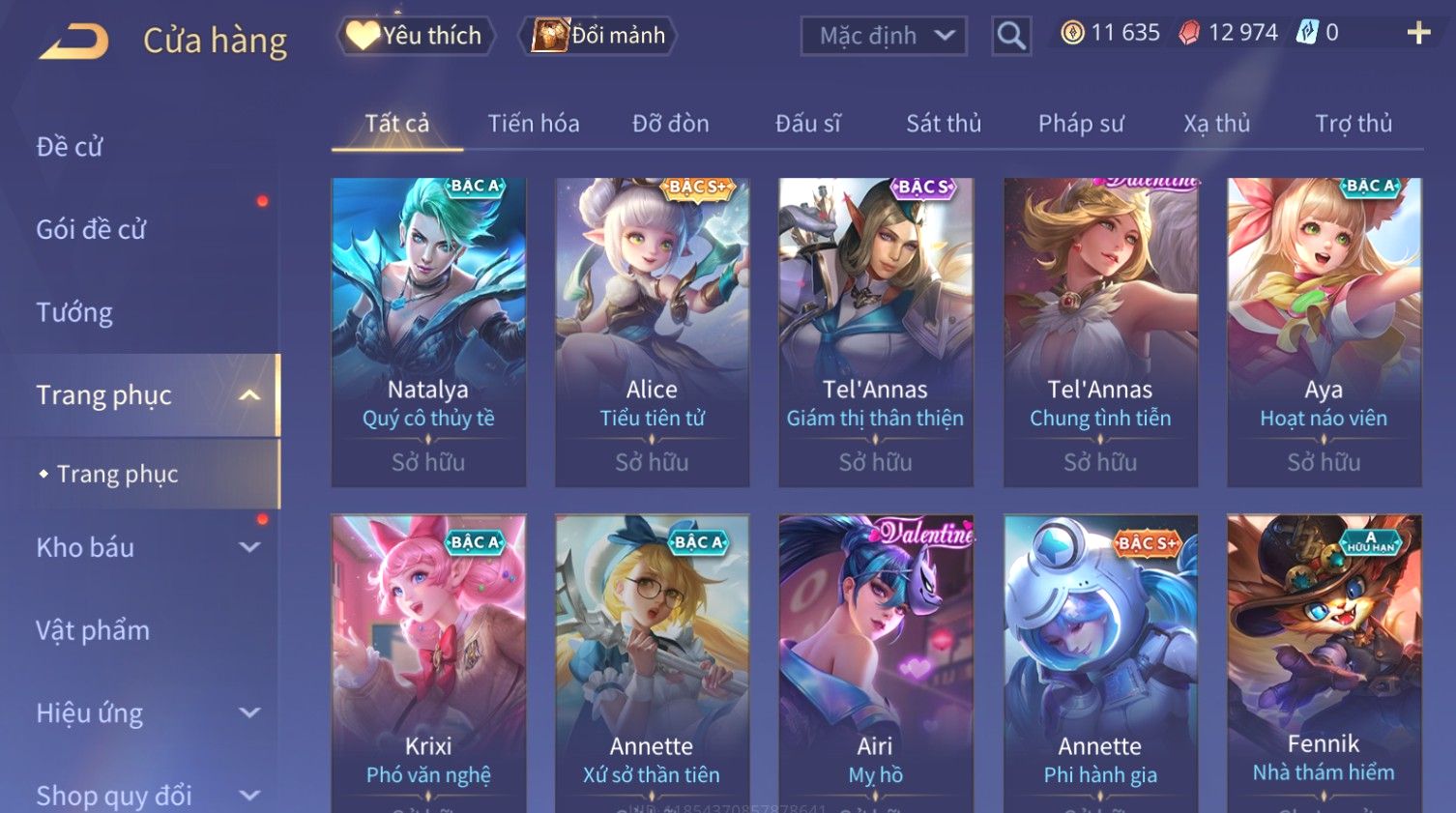
Task: Open the Đổi mảnh fragment exchange
Action: (598, 36)
